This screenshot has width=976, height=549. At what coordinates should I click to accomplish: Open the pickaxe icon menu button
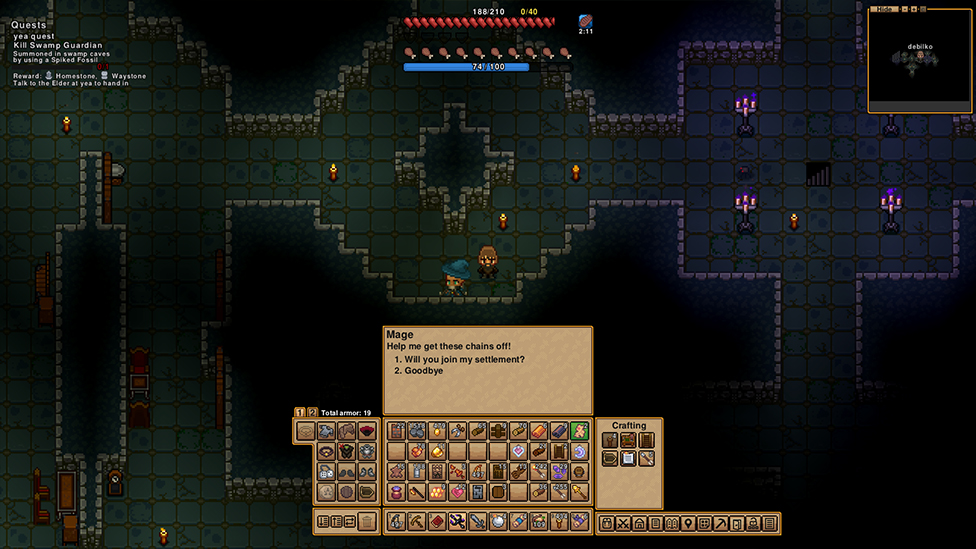(721, 523)
